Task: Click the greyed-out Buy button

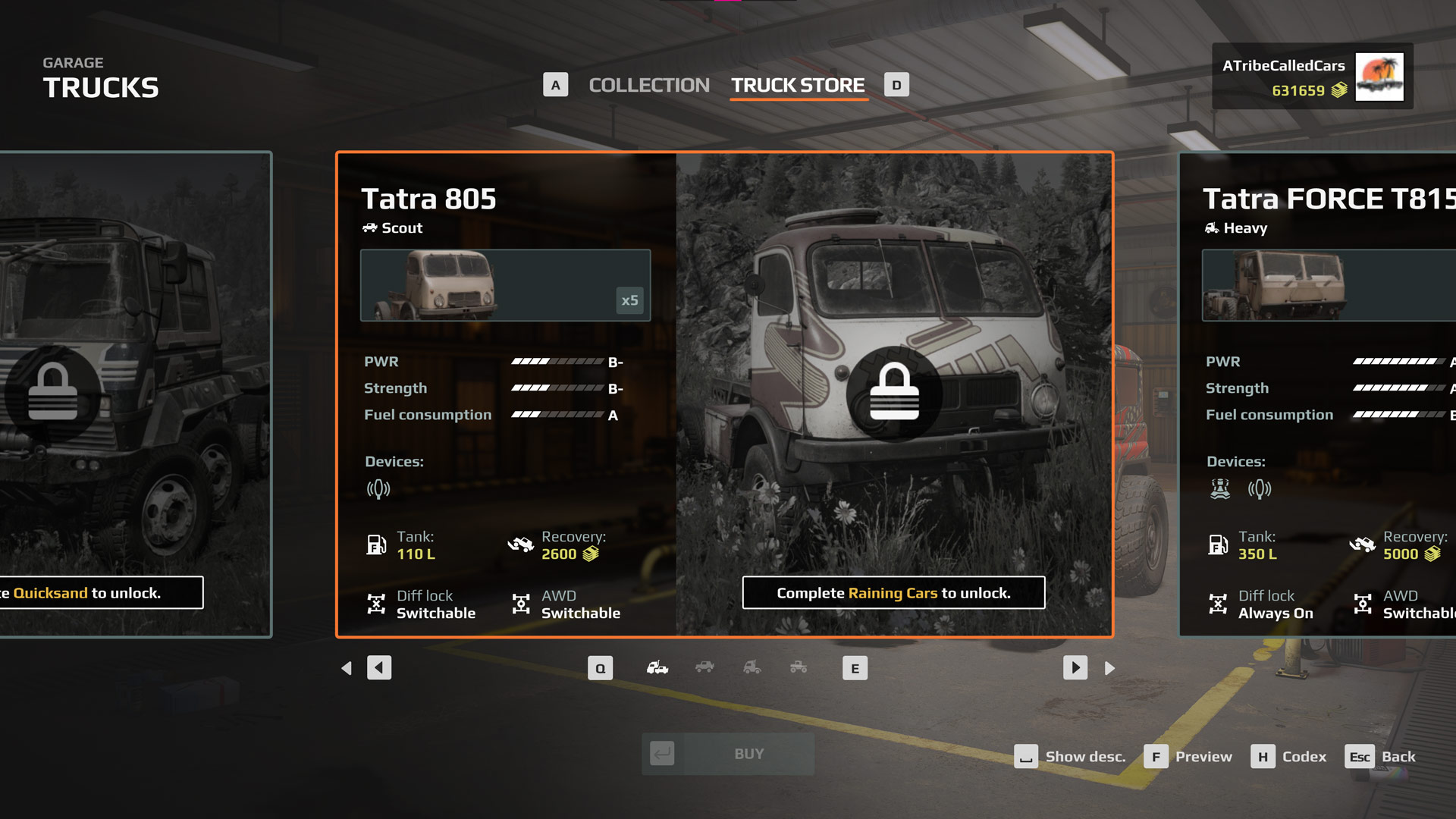Action: pos(728,754)
